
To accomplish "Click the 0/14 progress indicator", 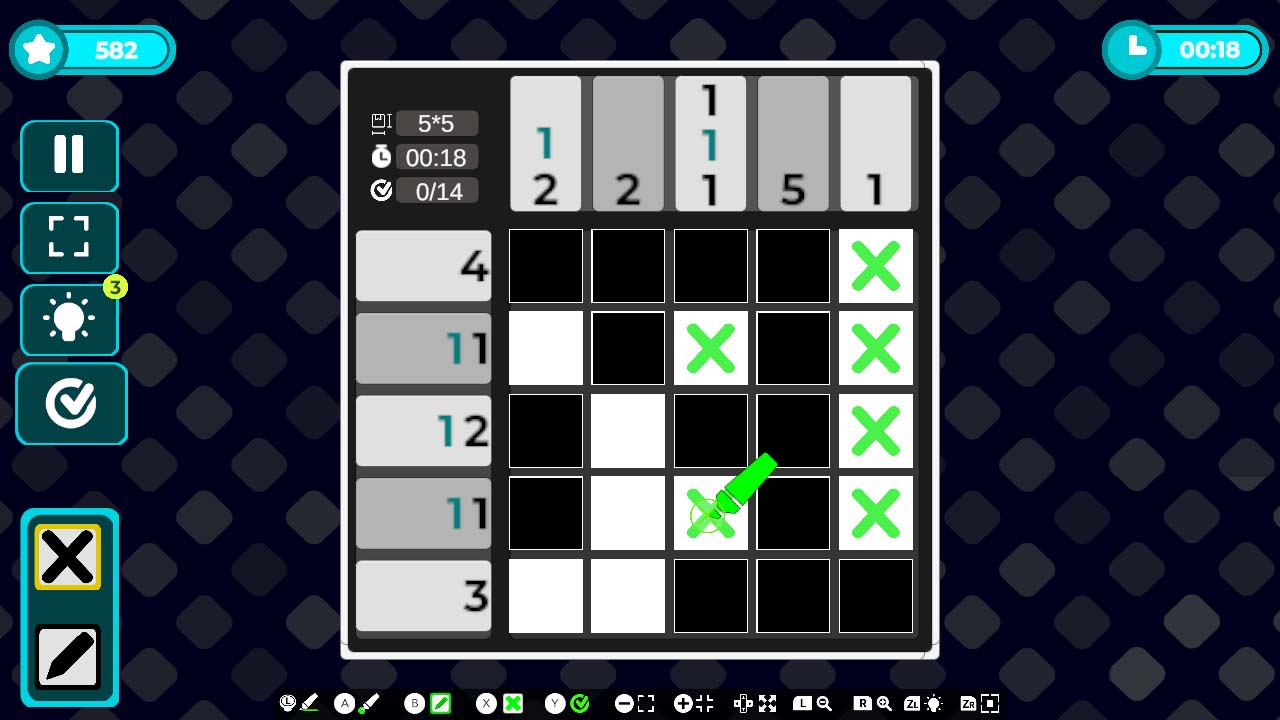I will pos(437,190).
